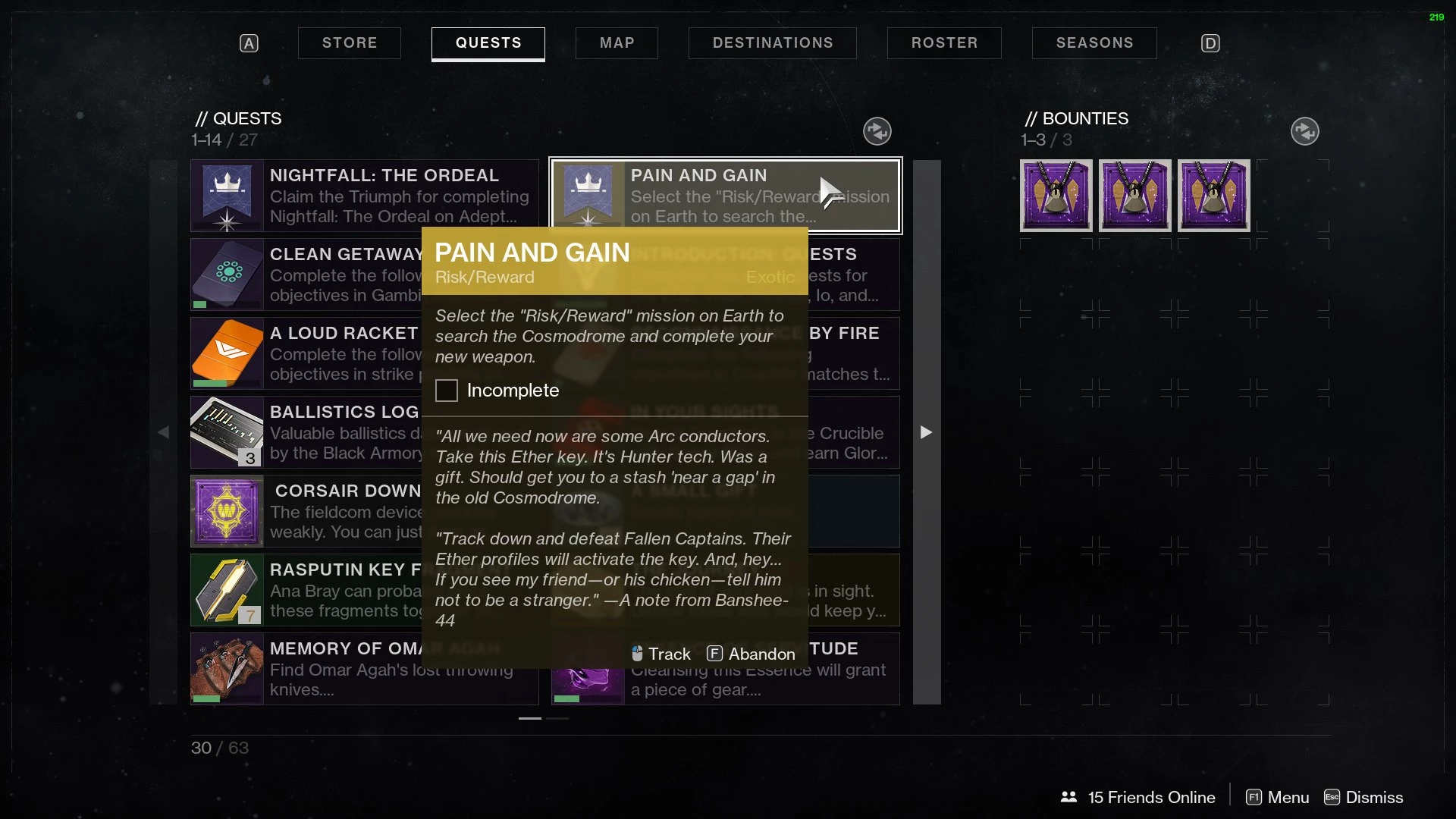The height and width of the screenshot is (819, 1456).
Task: Open the Destinations tab
Action: pyautogui.click(x=772, y=43)
